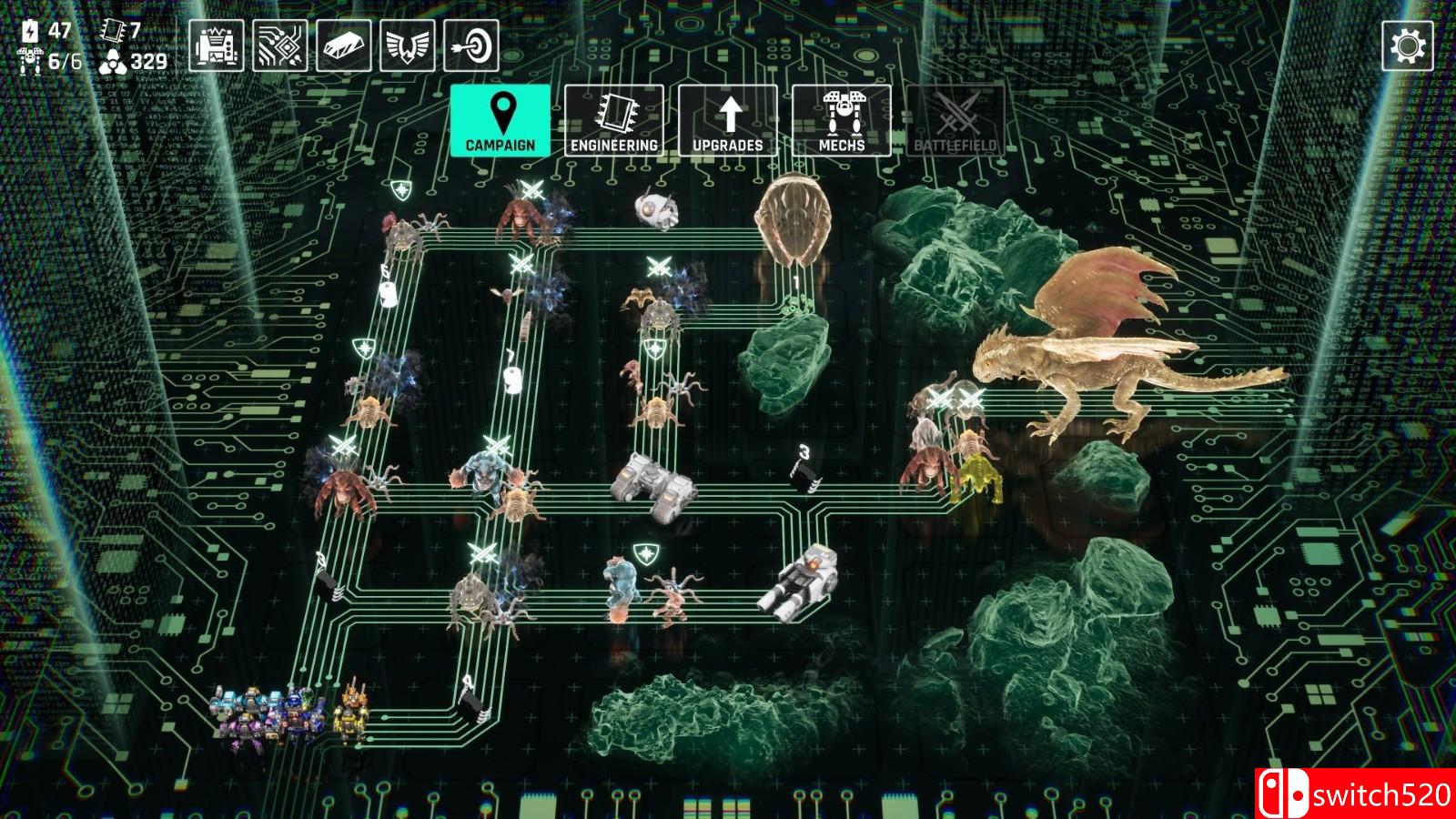Click the winged badge icon
Screen dimensions: 1456x819
pyautogui.click(x=408, y=45)
